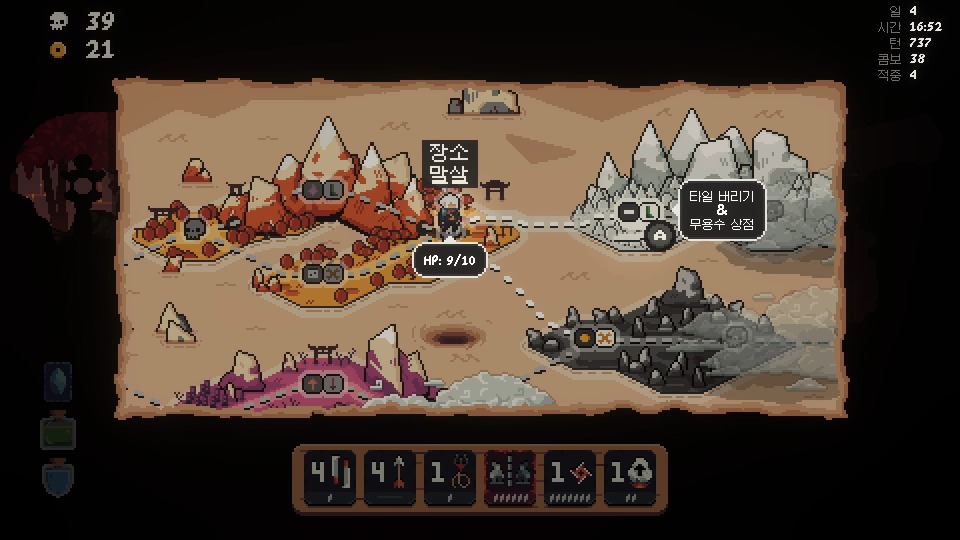Select the grey mountain node with 타일 버리기 shop
The width and height of the screenshot is (960, 540).
638,212
